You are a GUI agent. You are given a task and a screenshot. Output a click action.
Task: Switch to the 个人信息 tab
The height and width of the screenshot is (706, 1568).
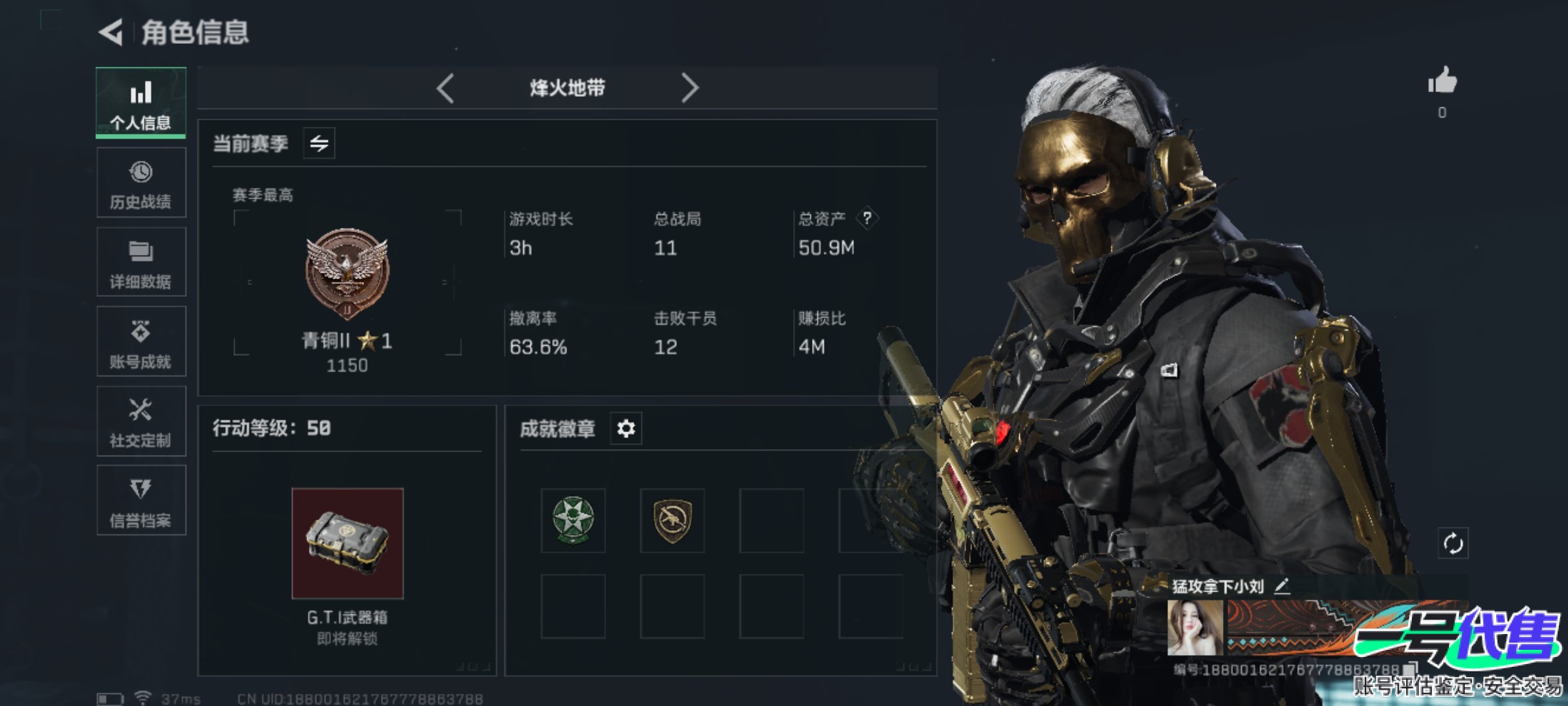point(141,103)
